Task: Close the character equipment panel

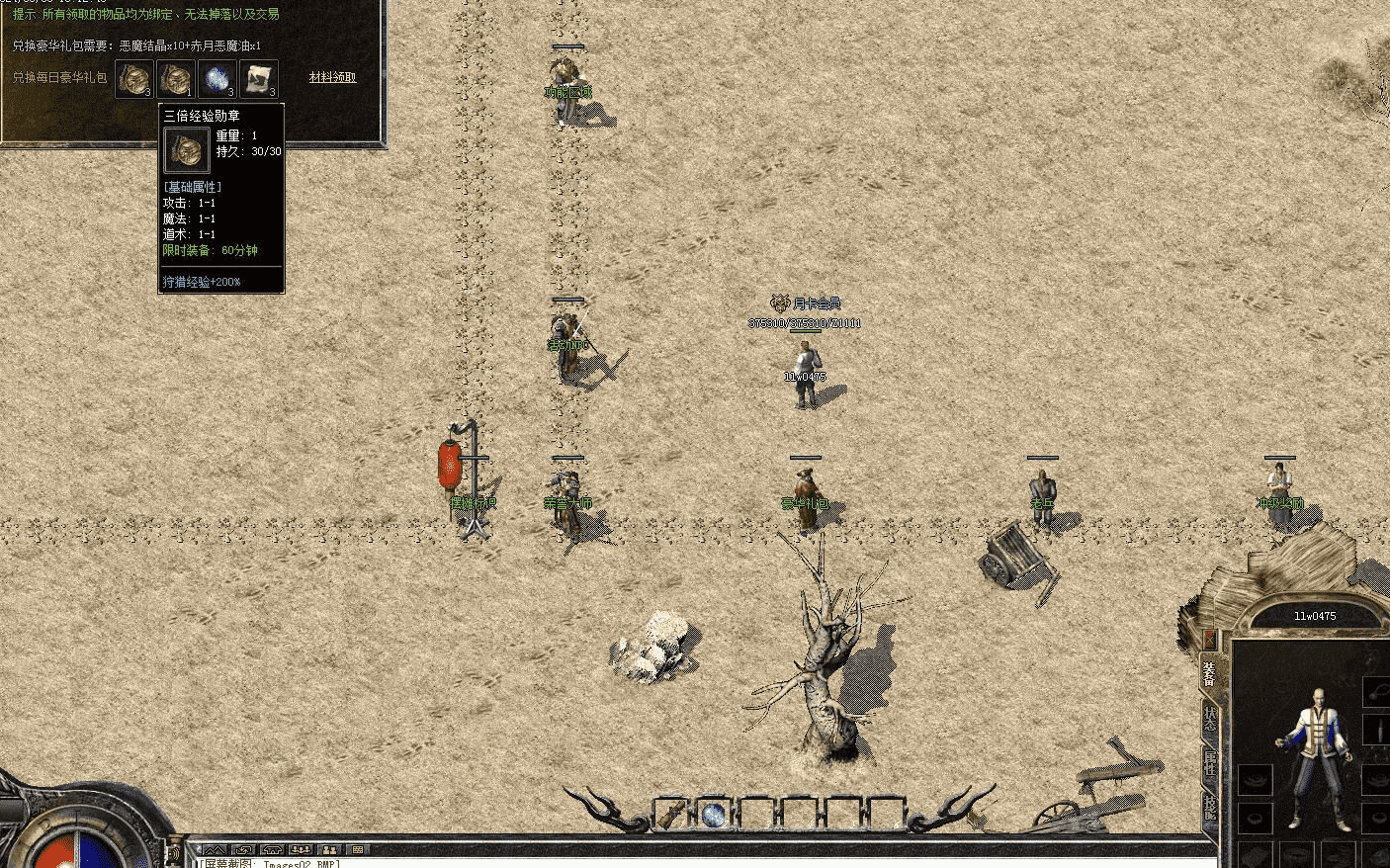Action: click(1208, 640)
